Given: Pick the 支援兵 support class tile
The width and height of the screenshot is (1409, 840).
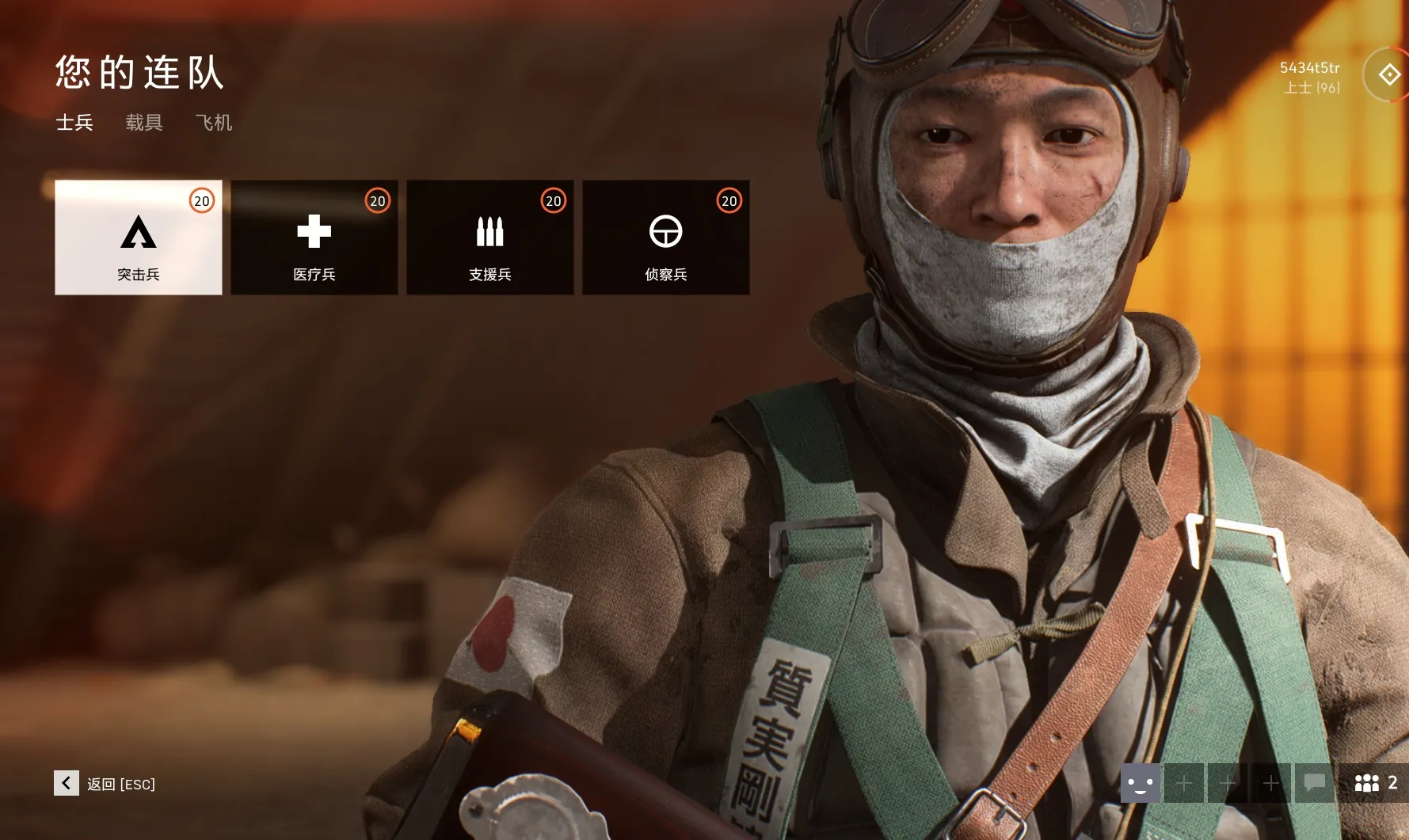Looking at the screenshot, I should [490, 238].
